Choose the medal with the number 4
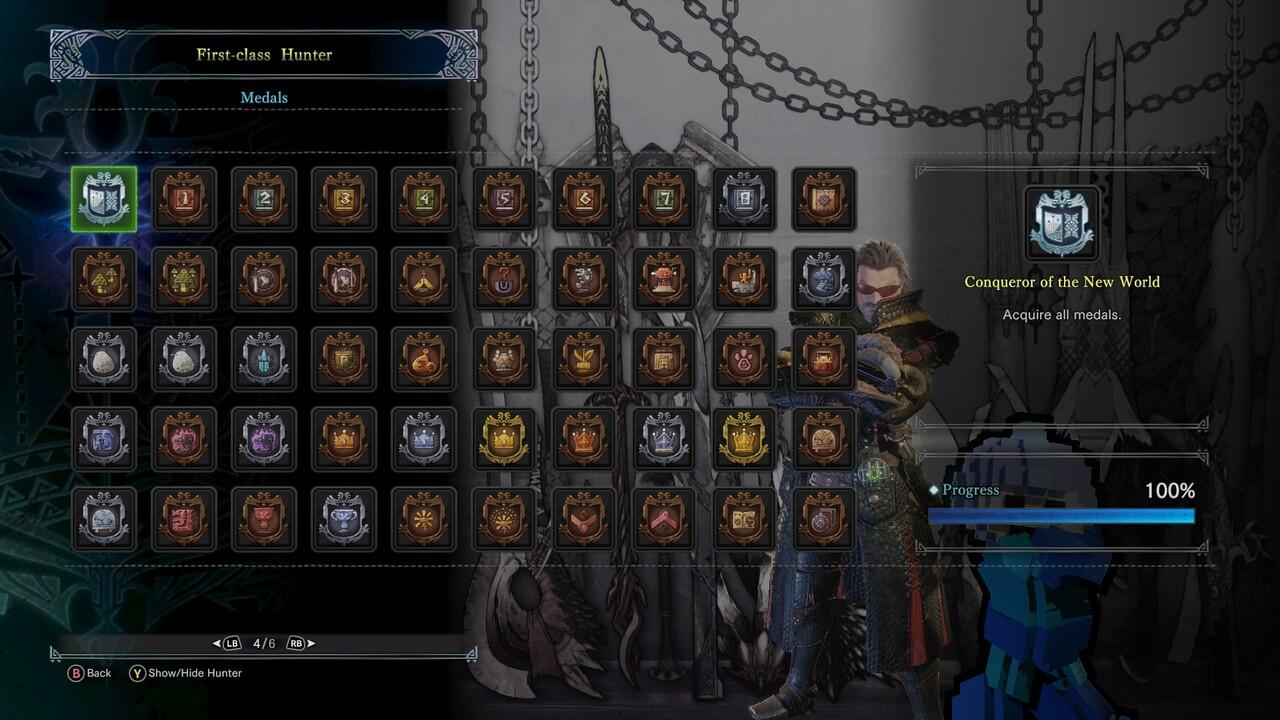Screen dimensions: 1280x720 (424, 200)
